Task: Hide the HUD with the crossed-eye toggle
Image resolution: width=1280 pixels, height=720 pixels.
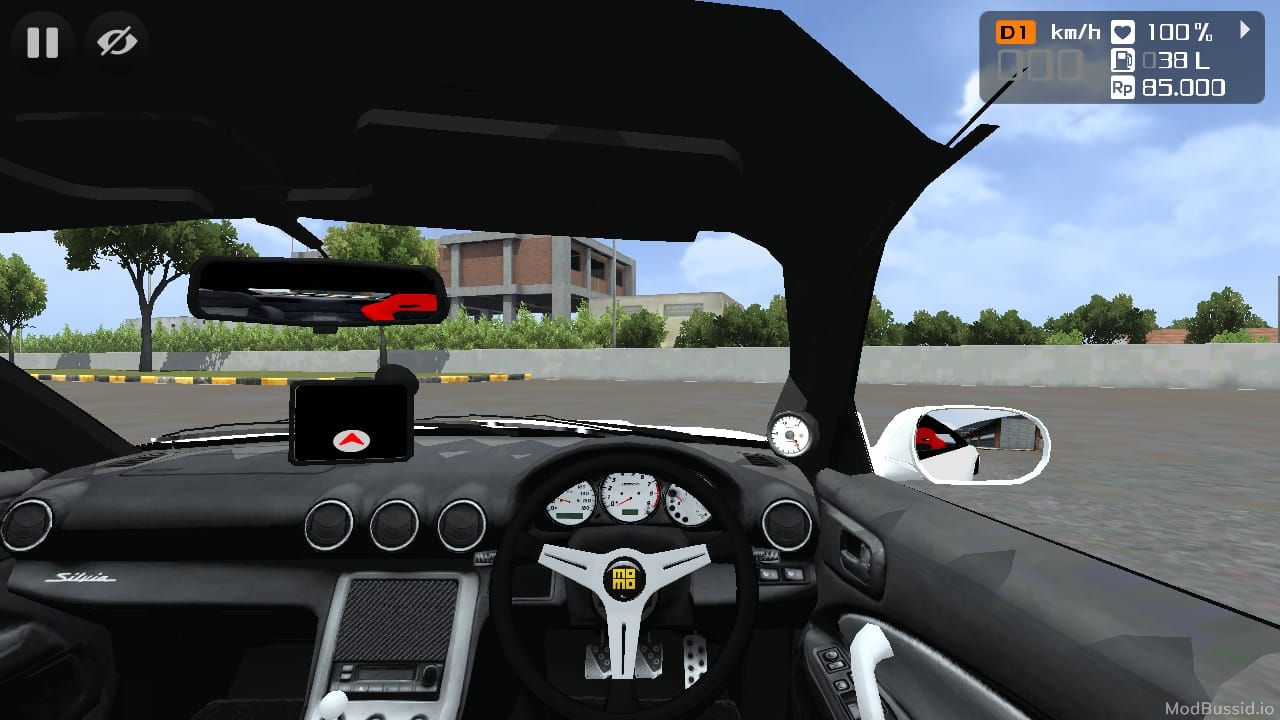Action: [x=117, y=42]
